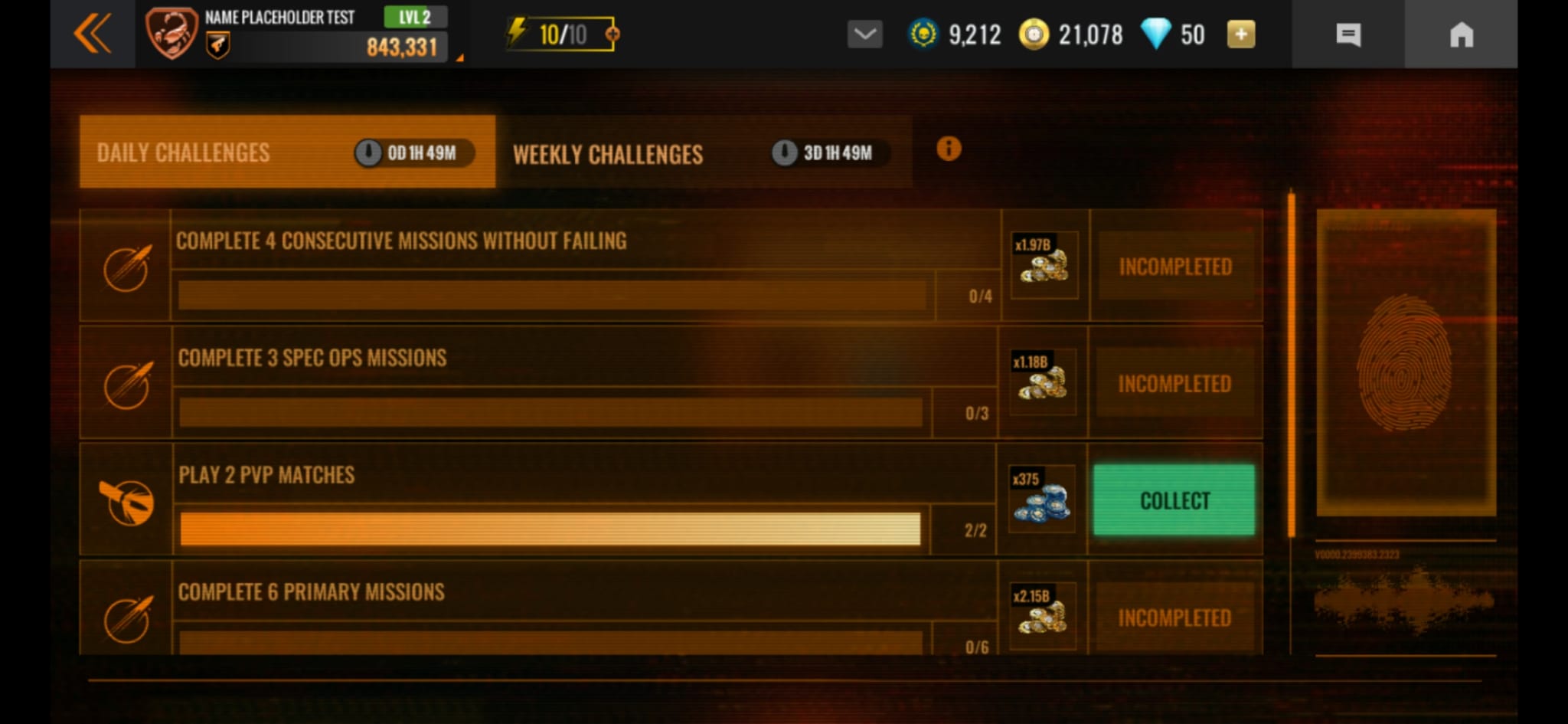Inspect the x1.97B gold coin reward

tap(1044, 265)
